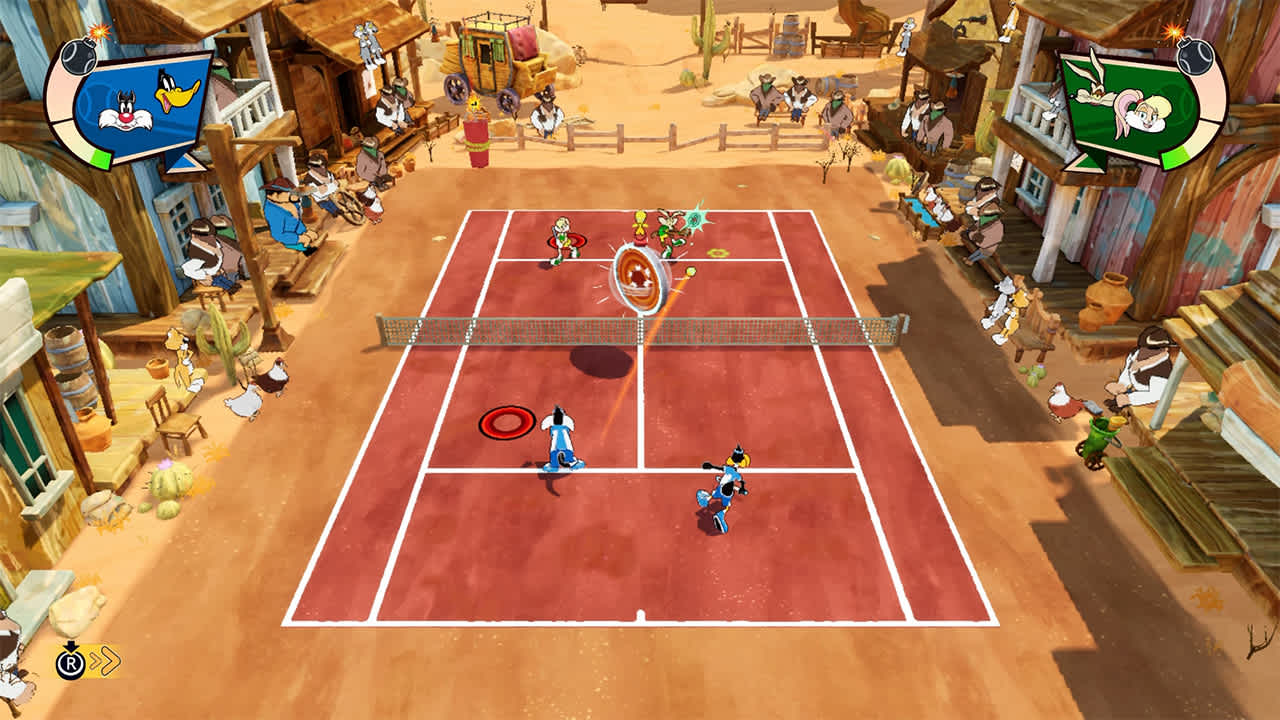
Task: Click the green team's charge meter fill
Action: 1178,158
